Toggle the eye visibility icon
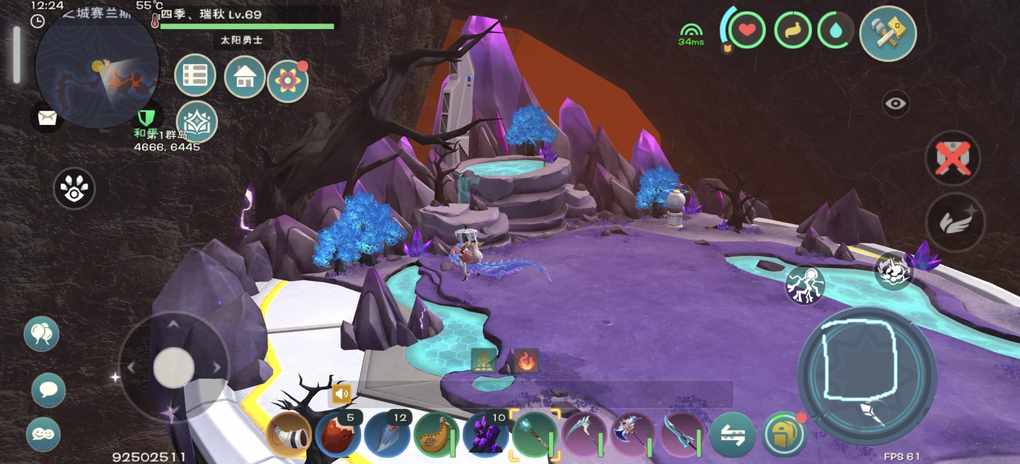Viewport: 1020px width, 464px height. pyautogui.click(x=895, y=103)
